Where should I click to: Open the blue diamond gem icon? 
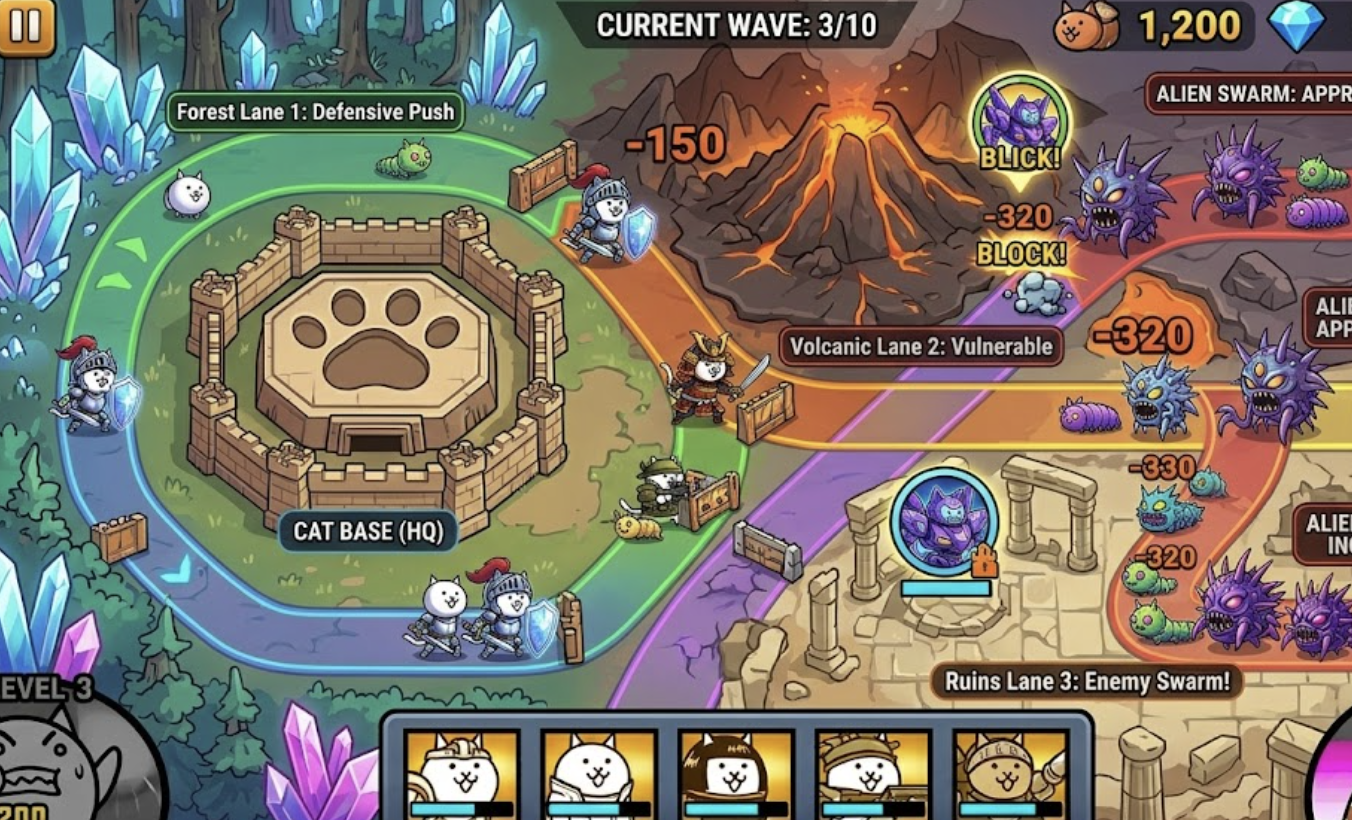click(1297, 27)
